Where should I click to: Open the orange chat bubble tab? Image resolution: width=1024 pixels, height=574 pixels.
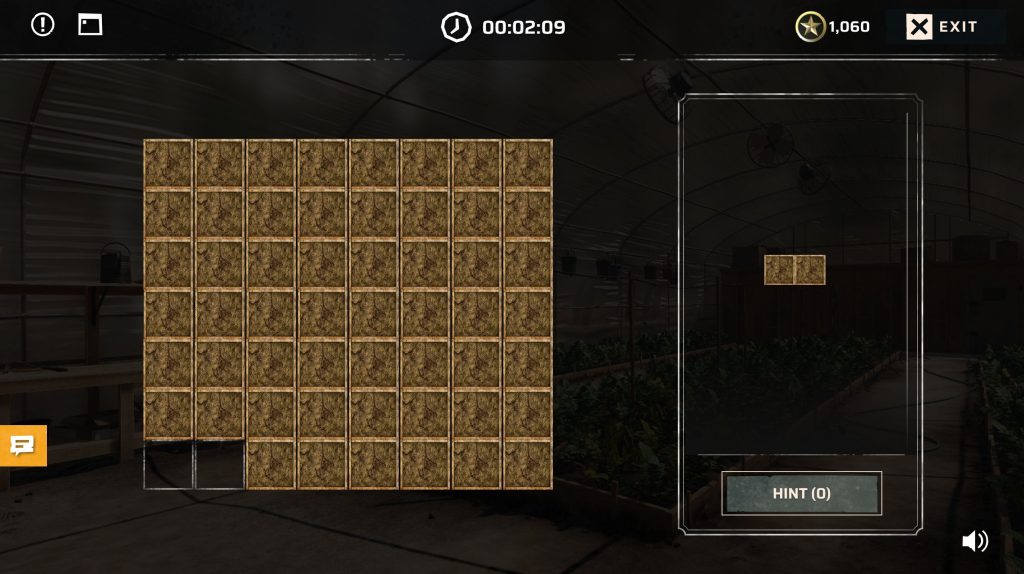tap(22, 445)
